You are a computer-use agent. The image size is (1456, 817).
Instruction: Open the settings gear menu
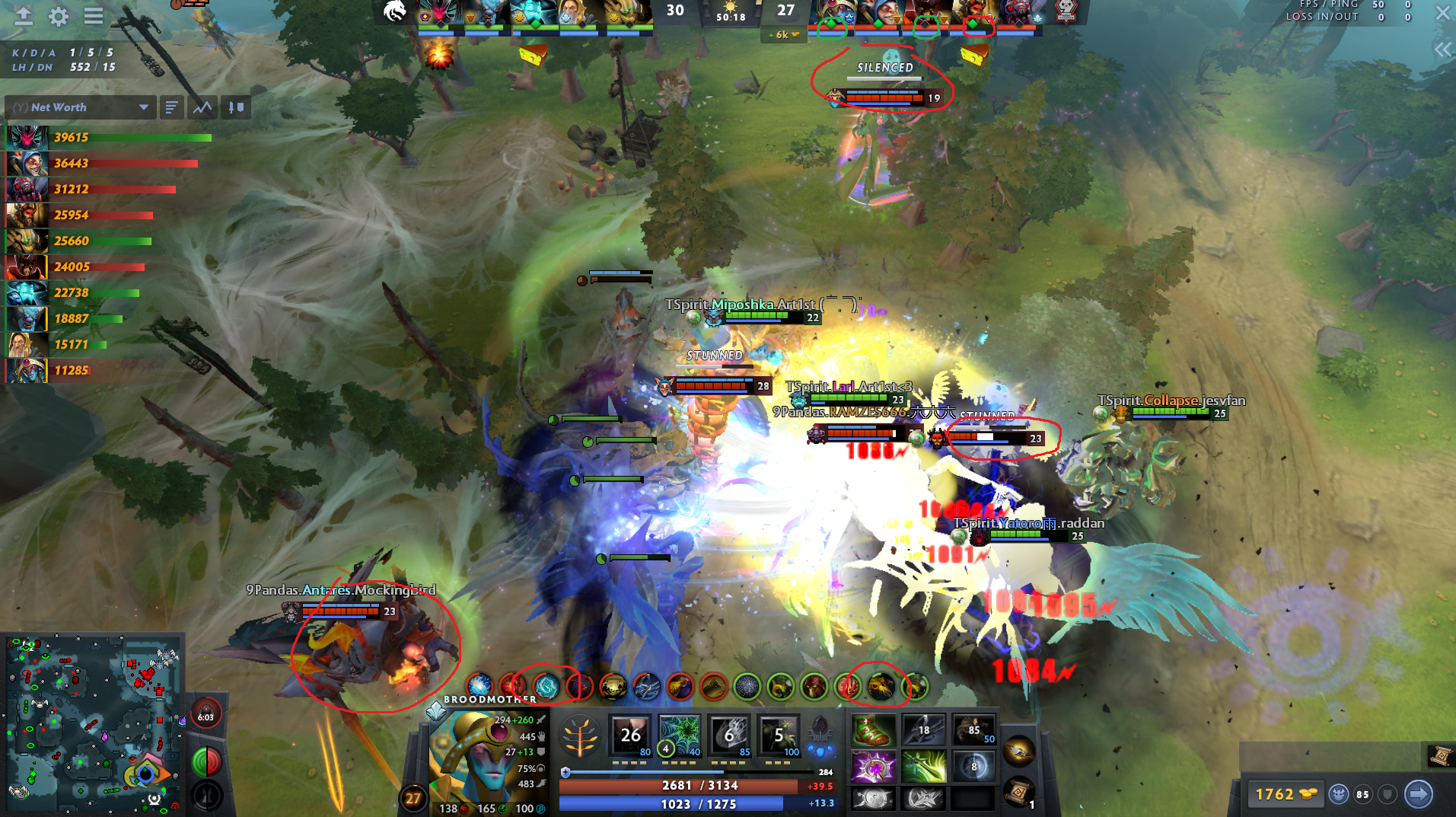point(59,16)
